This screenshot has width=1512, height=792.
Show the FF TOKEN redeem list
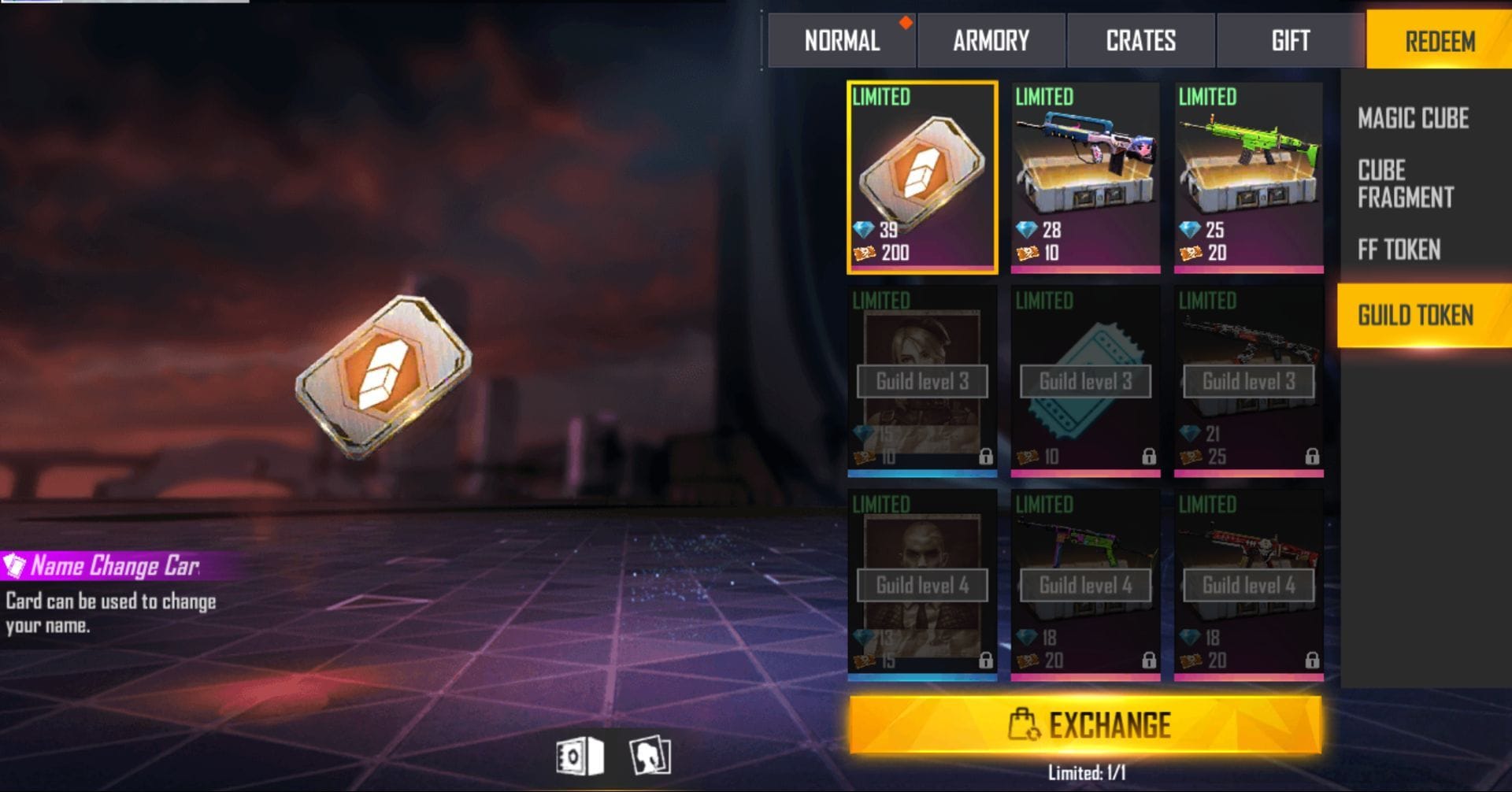[1399, 250]
